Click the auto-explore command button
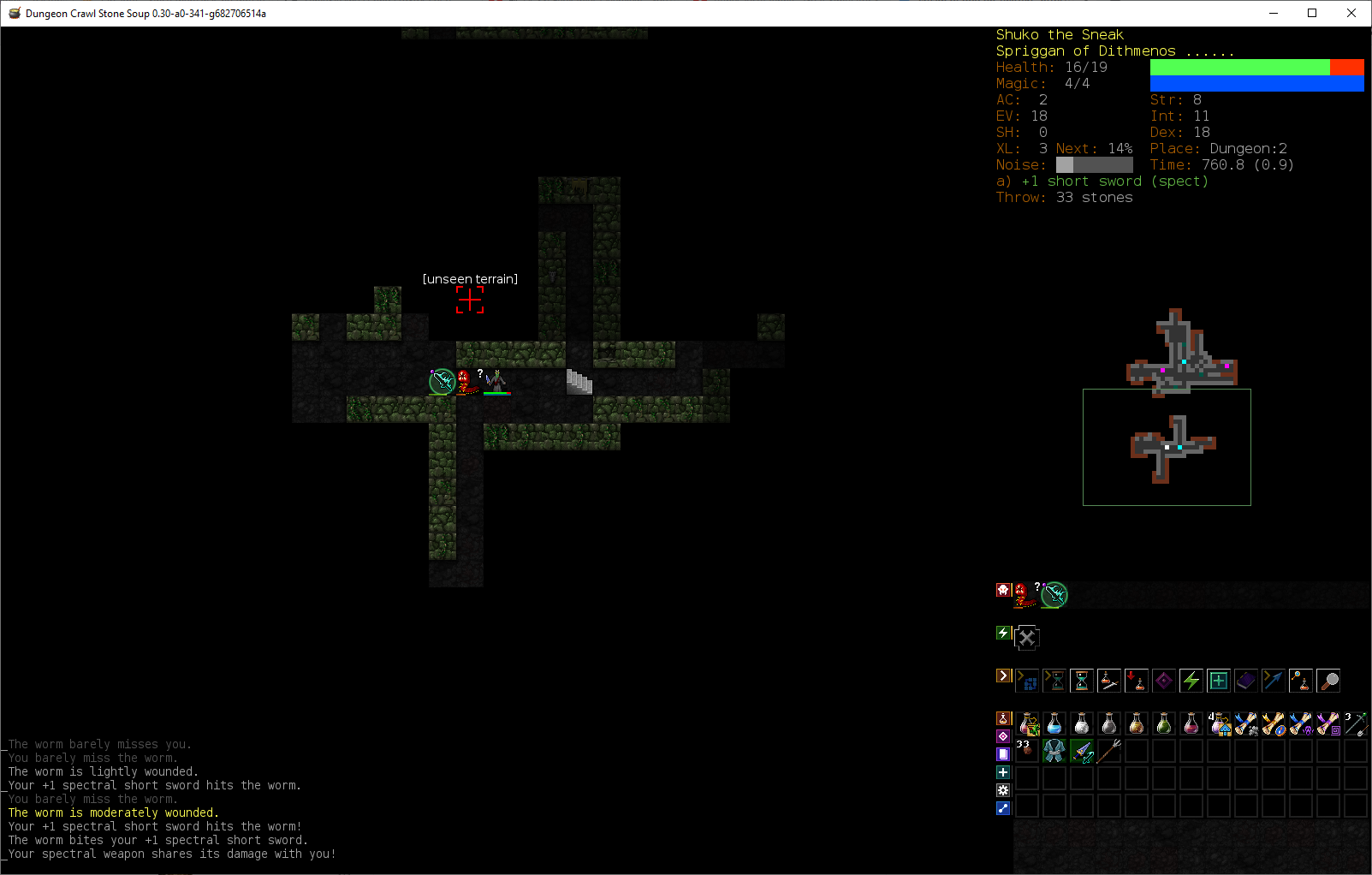 (x=1027, y=682)
